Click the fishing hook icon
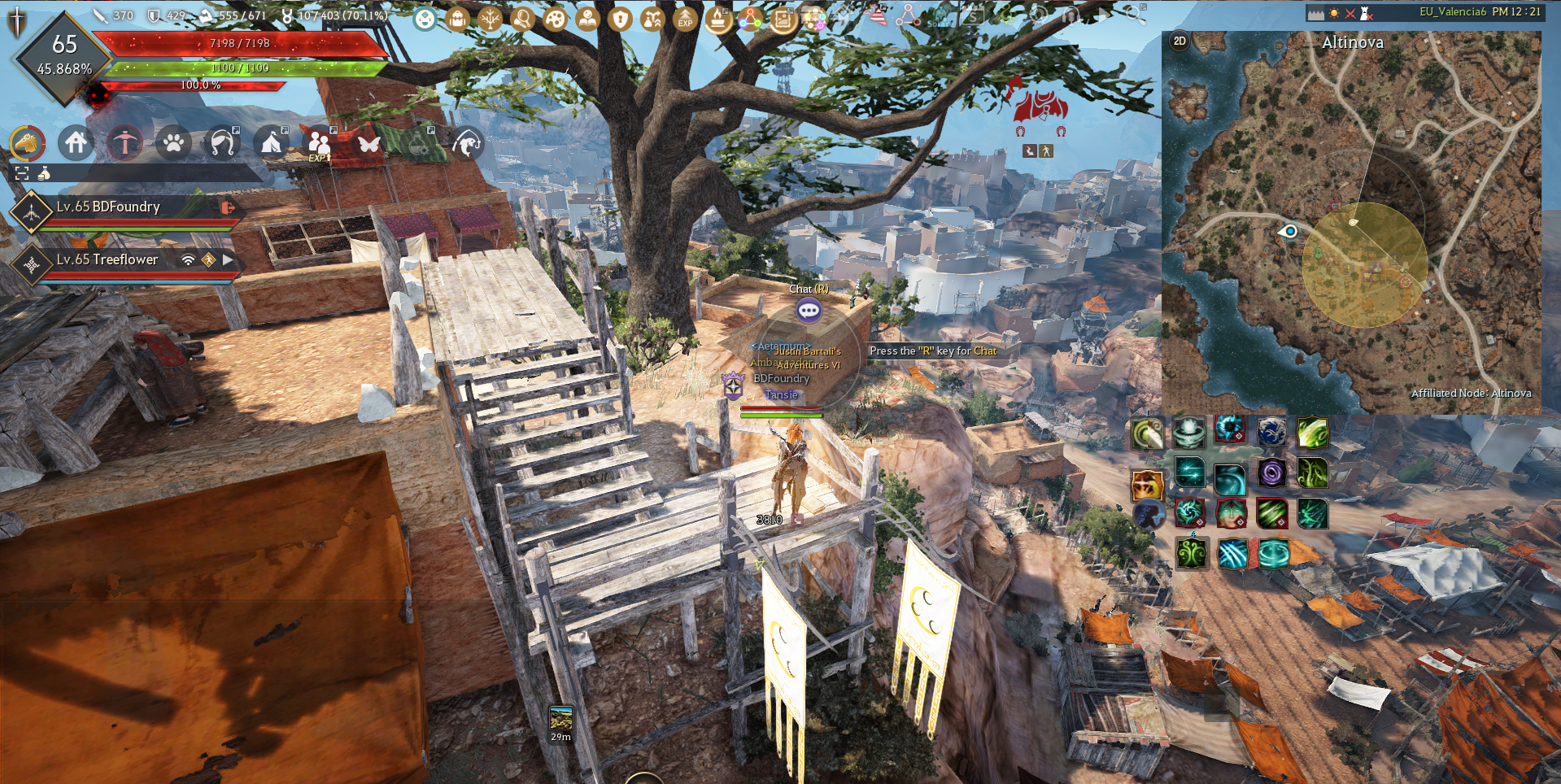This screenshot has width=1561, height=784. click(x=466, y=143)
